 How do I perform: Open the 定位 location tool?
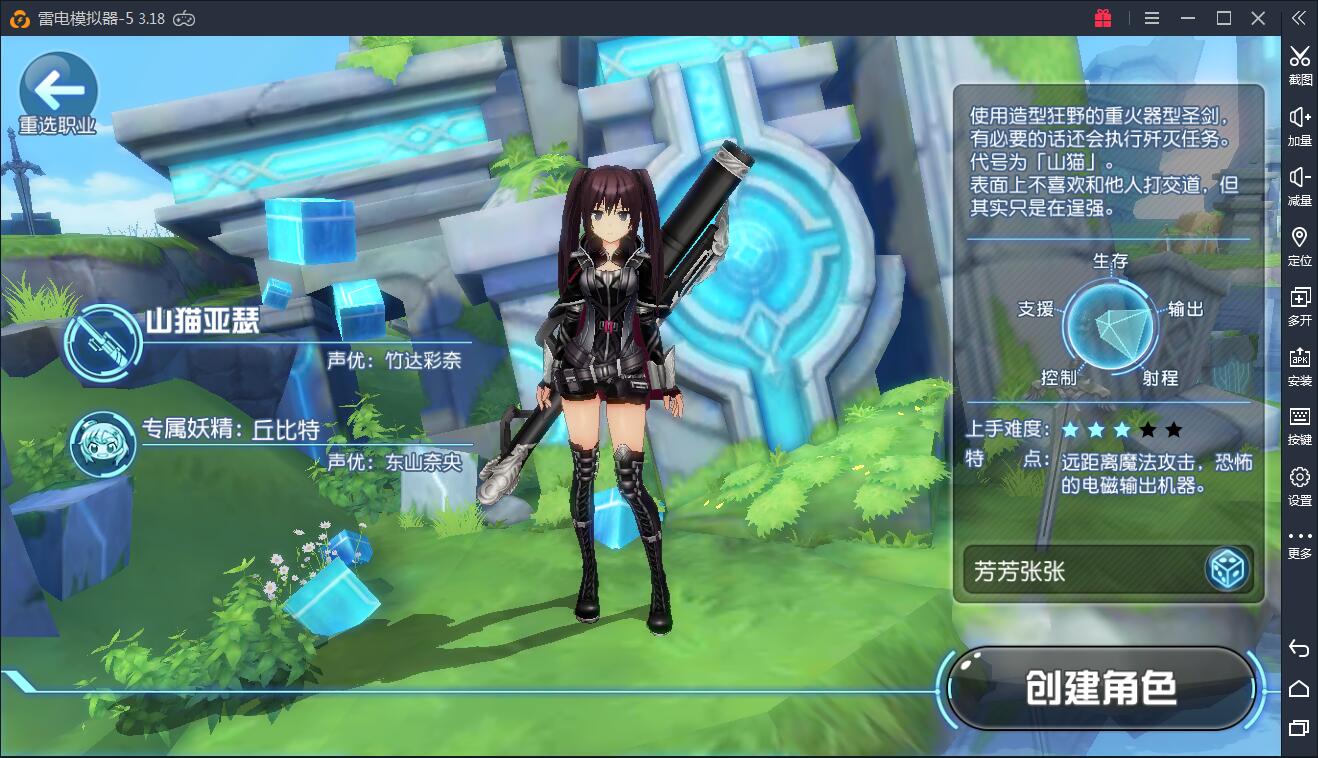click(1299, 244)
